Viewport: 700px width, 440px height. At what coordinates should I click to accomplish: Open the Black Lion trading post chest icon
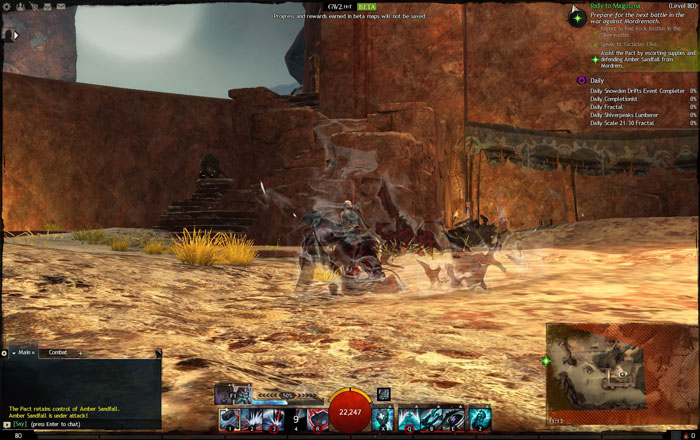pyautogui.click(x=48, y=6)
